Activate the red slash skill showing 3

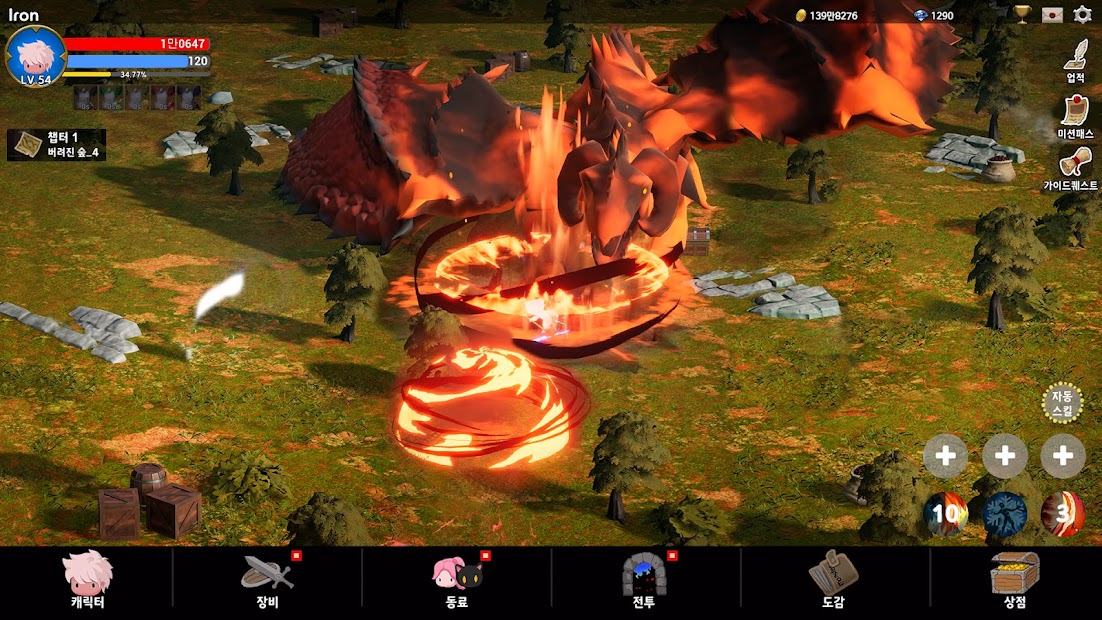(1063, 514)
